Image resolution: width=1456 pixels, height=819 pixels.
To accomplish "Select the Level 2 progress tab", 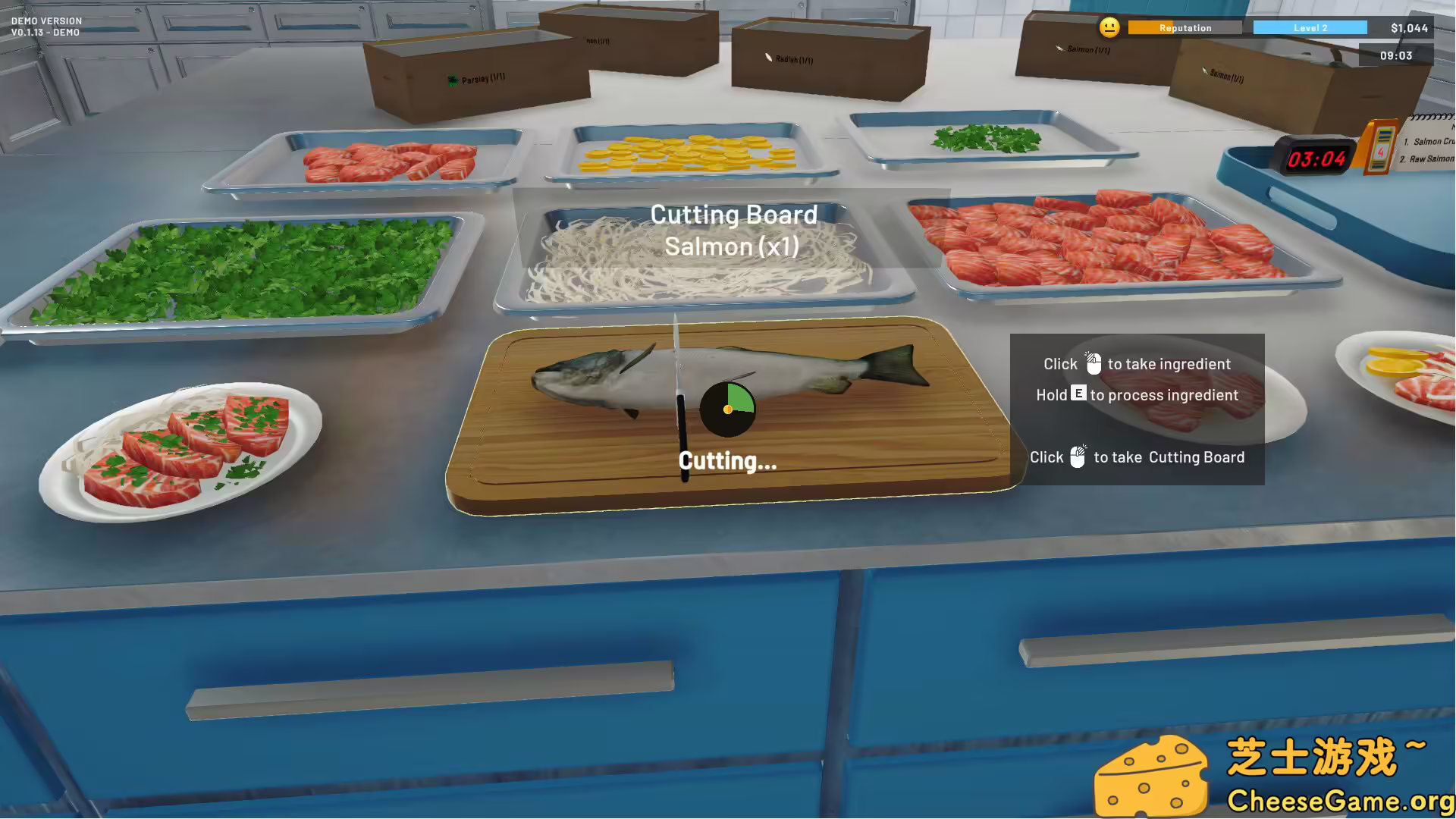I will click(1310, 27).
